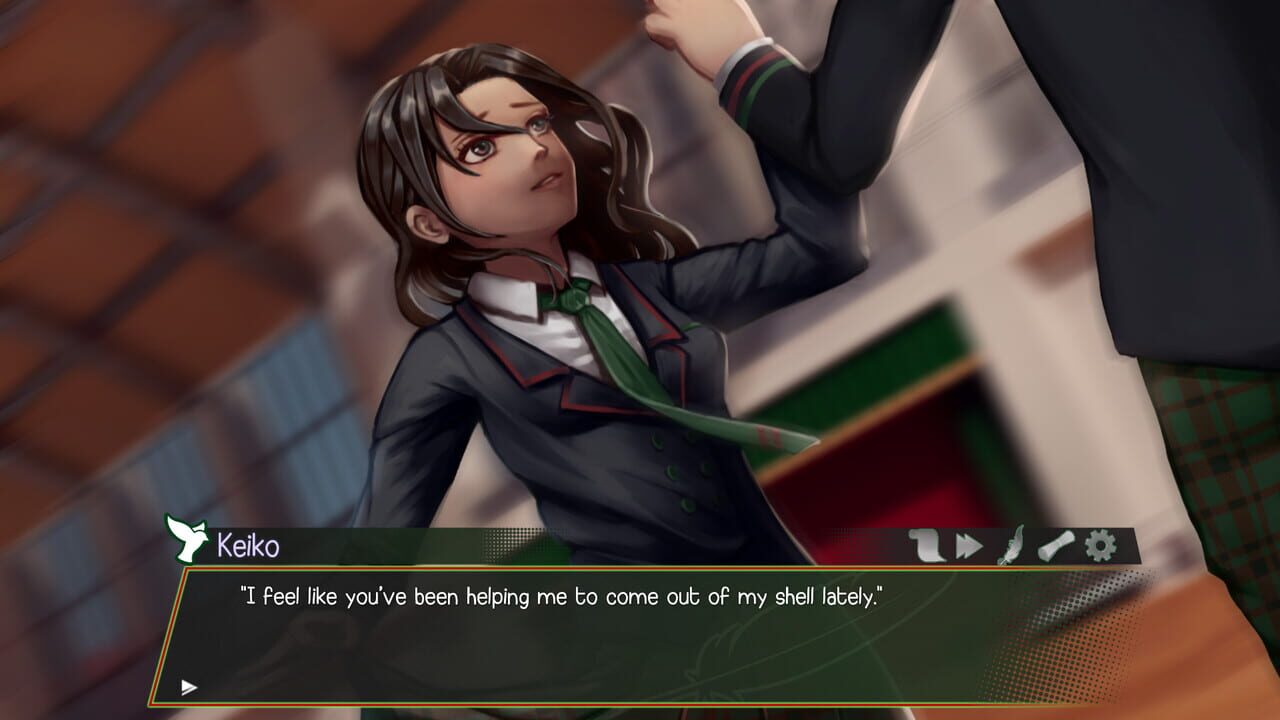Image resolution: width=1280 pixels, height=720 pixels.
Task: Click the dove emblem beside Keiko's name
Action: pyautogui.click(x=186, y=540)
